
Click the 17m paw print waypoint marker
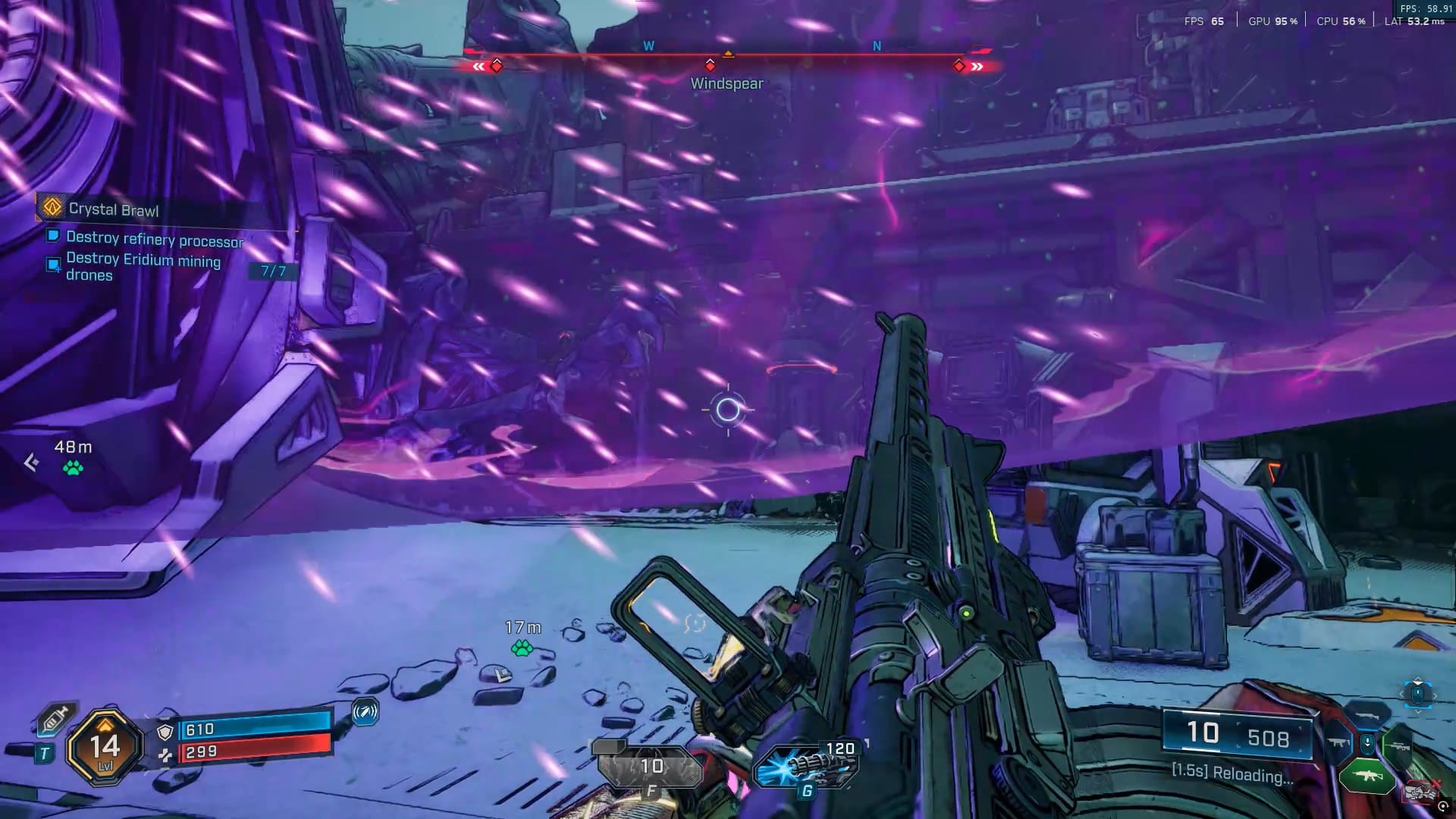pos(522,648)
